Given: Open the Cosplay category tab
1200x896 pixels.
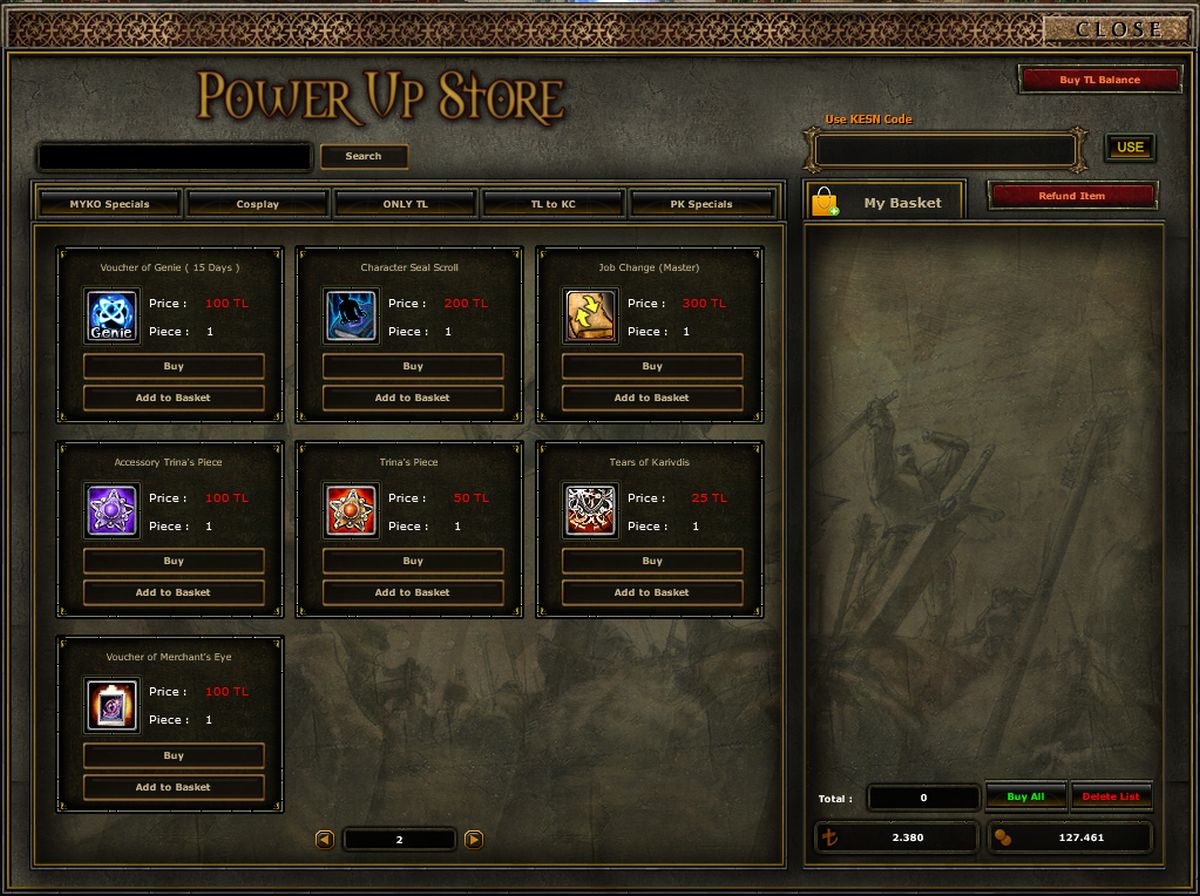Looking at the screenshot, I should tap(257, 204).
